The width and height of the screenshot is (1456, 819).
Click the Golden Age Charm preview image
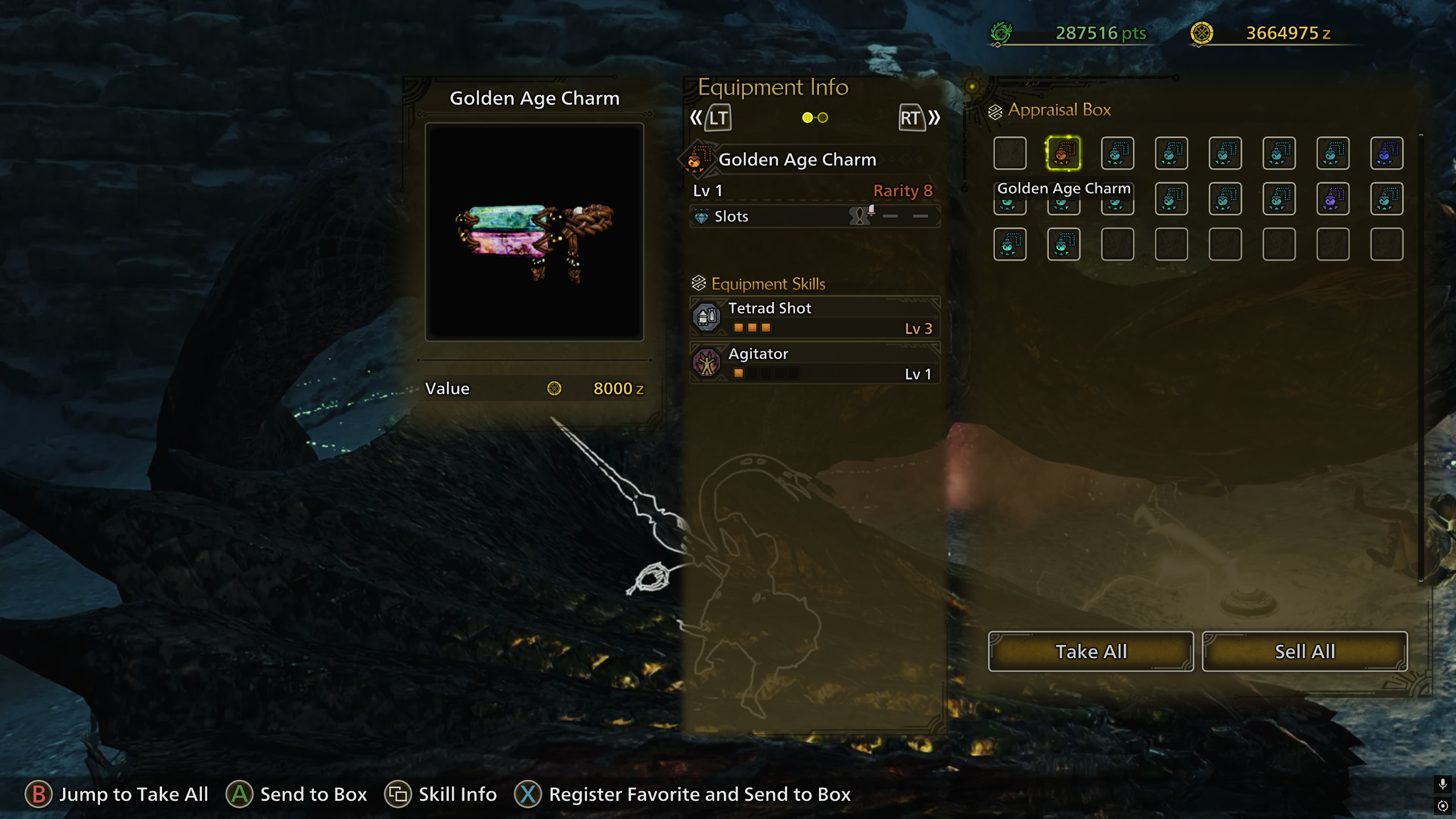pos(534,232)
